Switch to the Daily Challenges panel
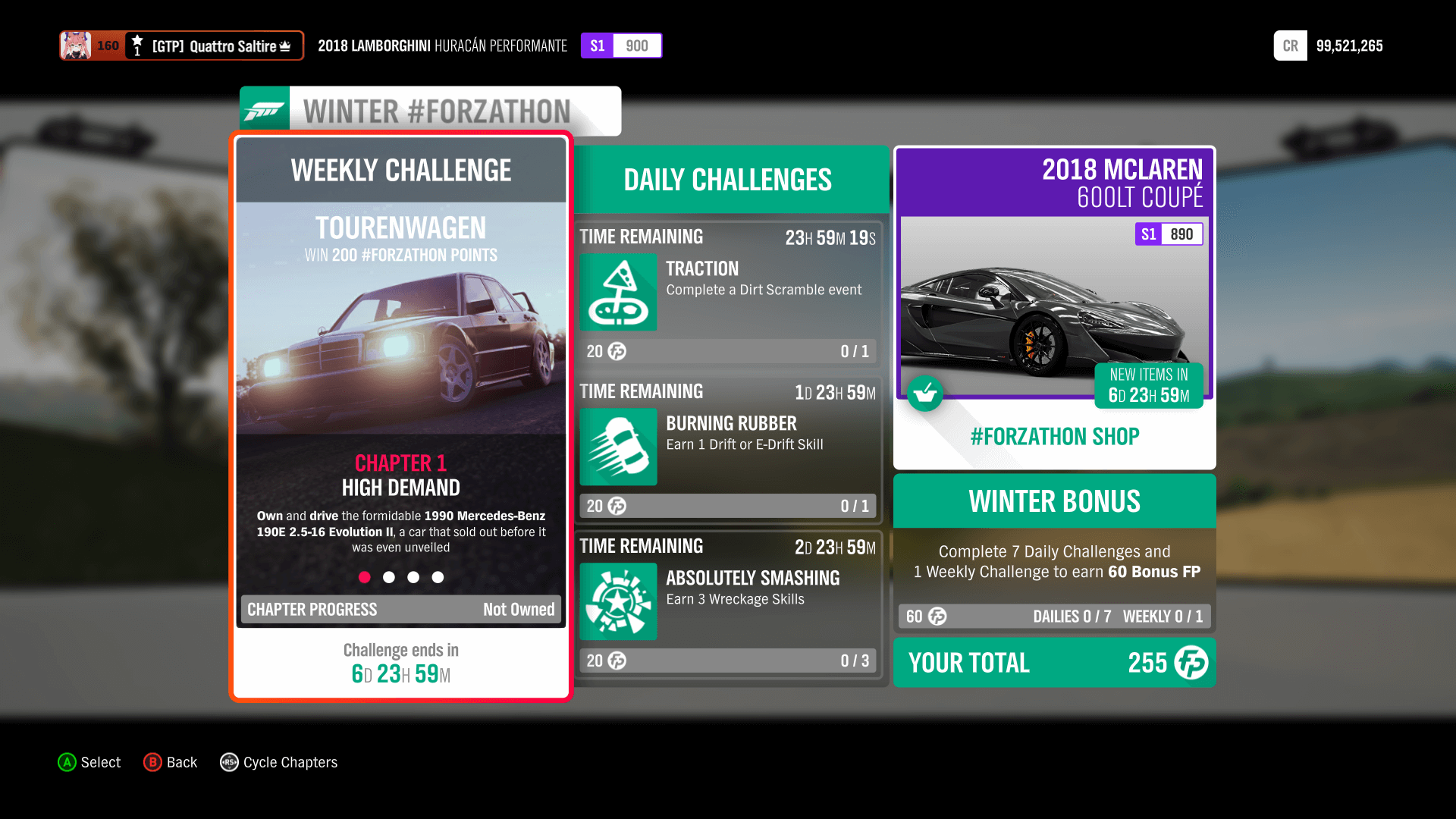The width and height of the screenshot is (1456, 819). [x=726, y=179]
